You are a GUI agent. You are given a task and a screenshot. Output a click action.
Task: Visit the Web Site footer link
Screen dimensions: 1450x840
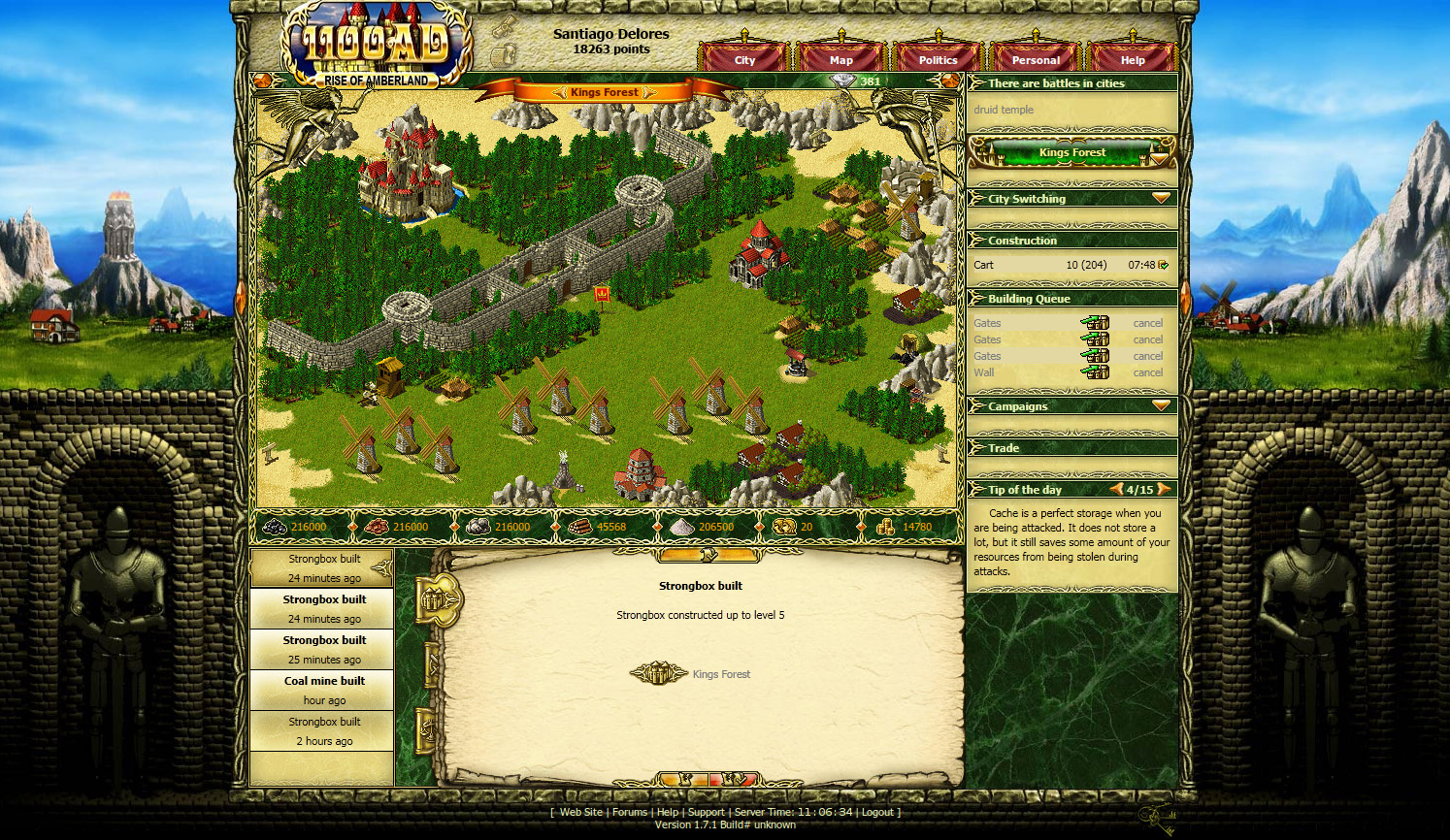pos(581,813)
